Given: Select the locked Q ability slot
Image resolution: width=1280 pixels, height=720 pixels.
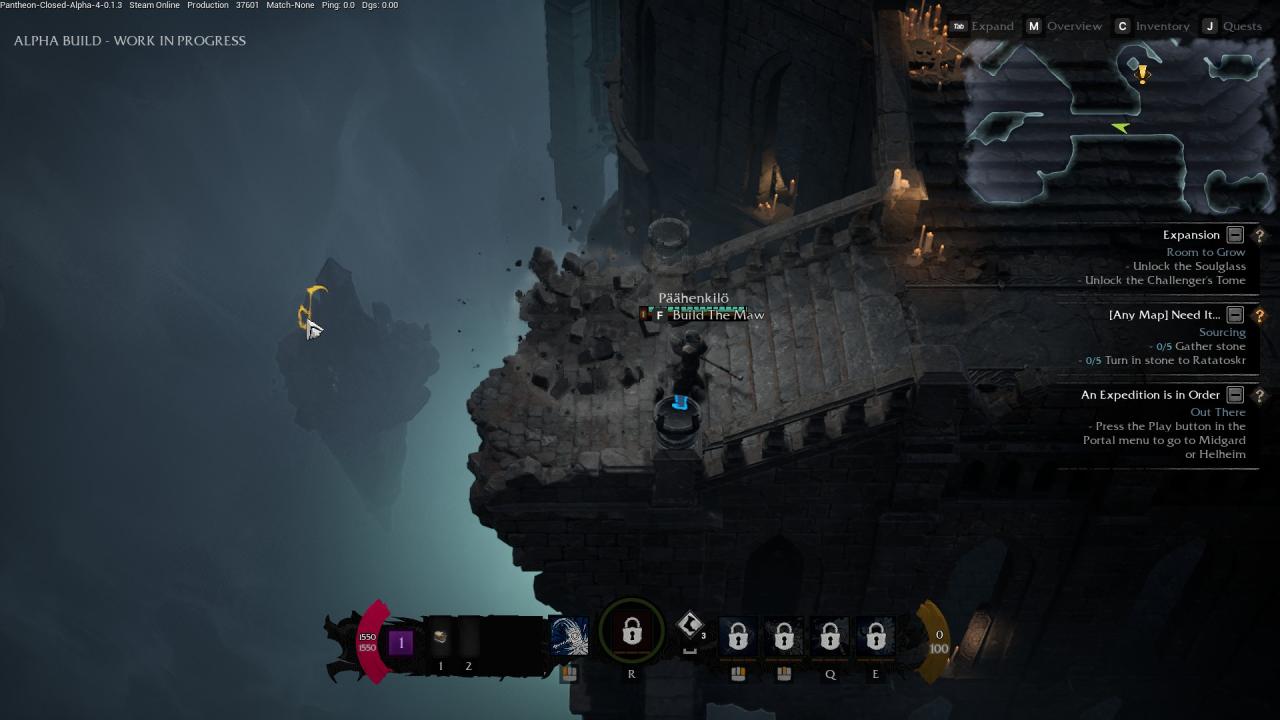Looking at the screenshot, I should click(x=830, y=636).
